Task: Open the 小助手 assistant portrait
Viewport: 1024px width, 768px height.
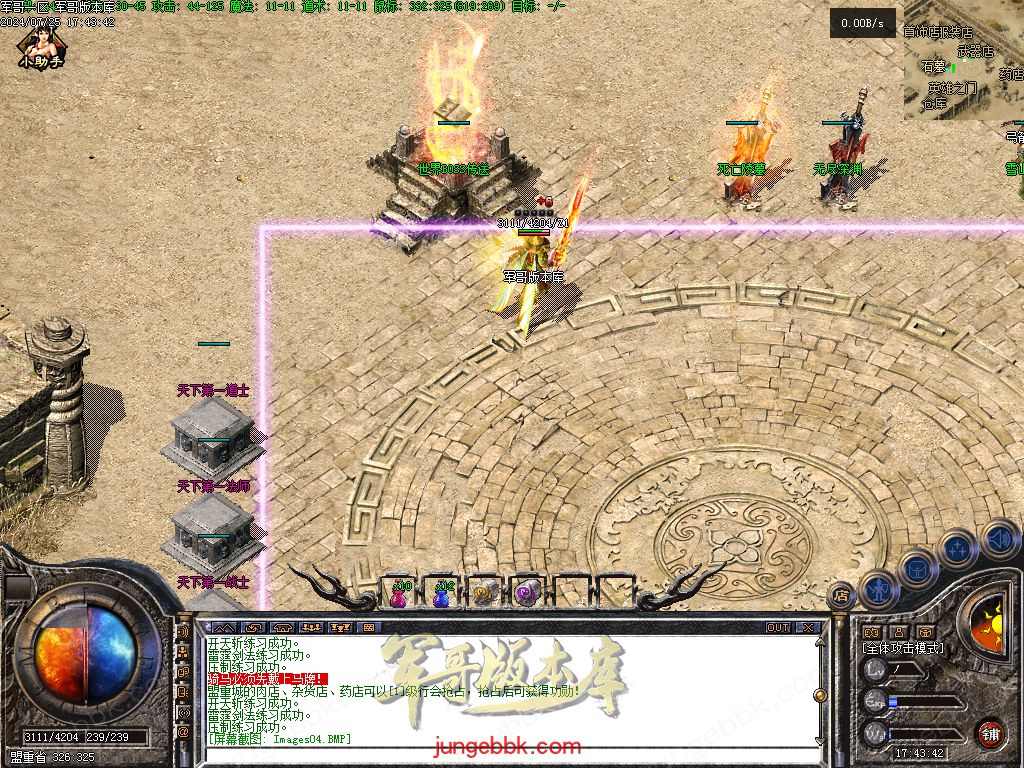Action: tap(41, 46)
